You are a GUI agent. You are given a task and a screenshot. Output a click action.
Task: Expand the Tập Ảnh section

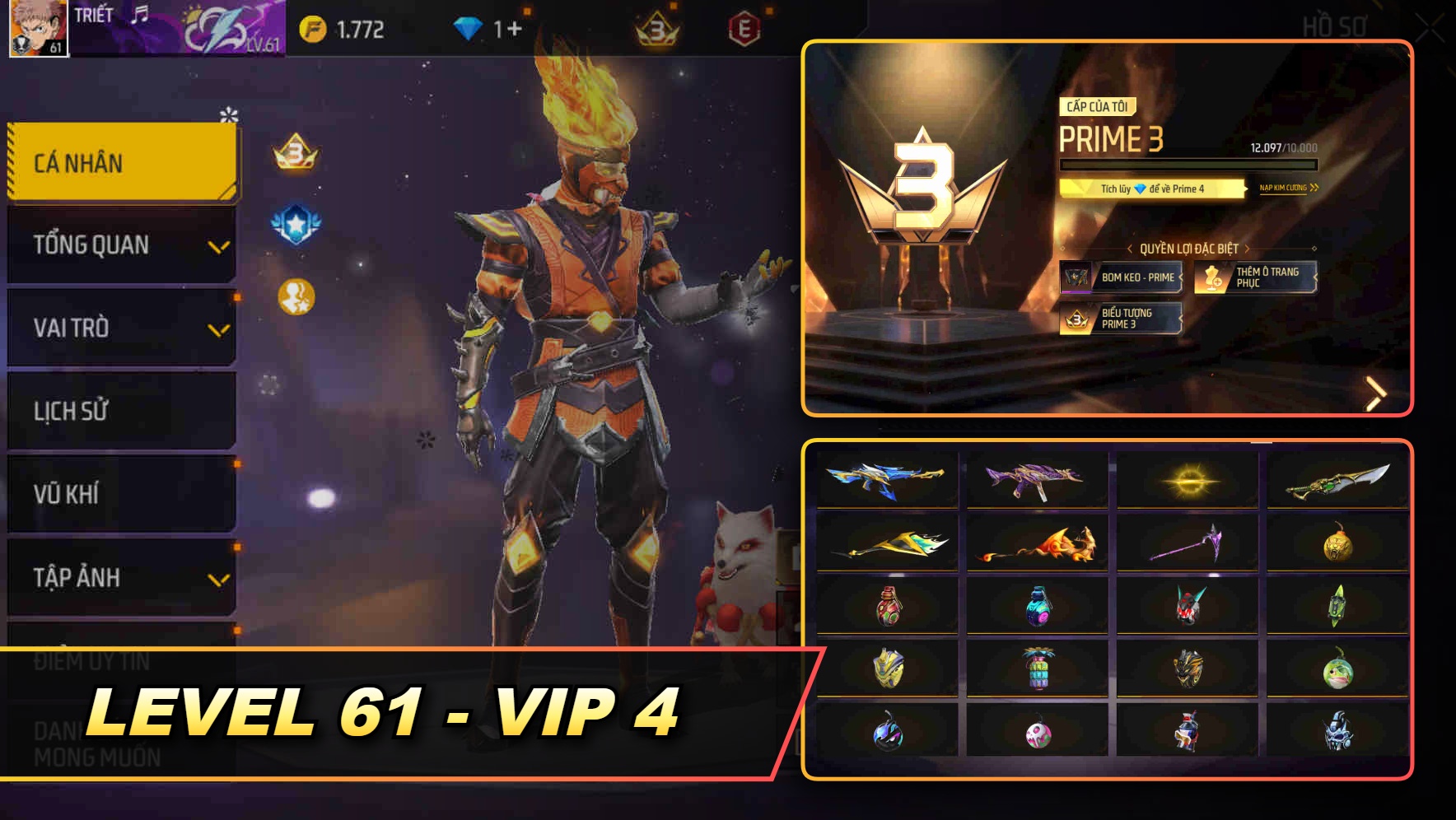coord(121,578)
